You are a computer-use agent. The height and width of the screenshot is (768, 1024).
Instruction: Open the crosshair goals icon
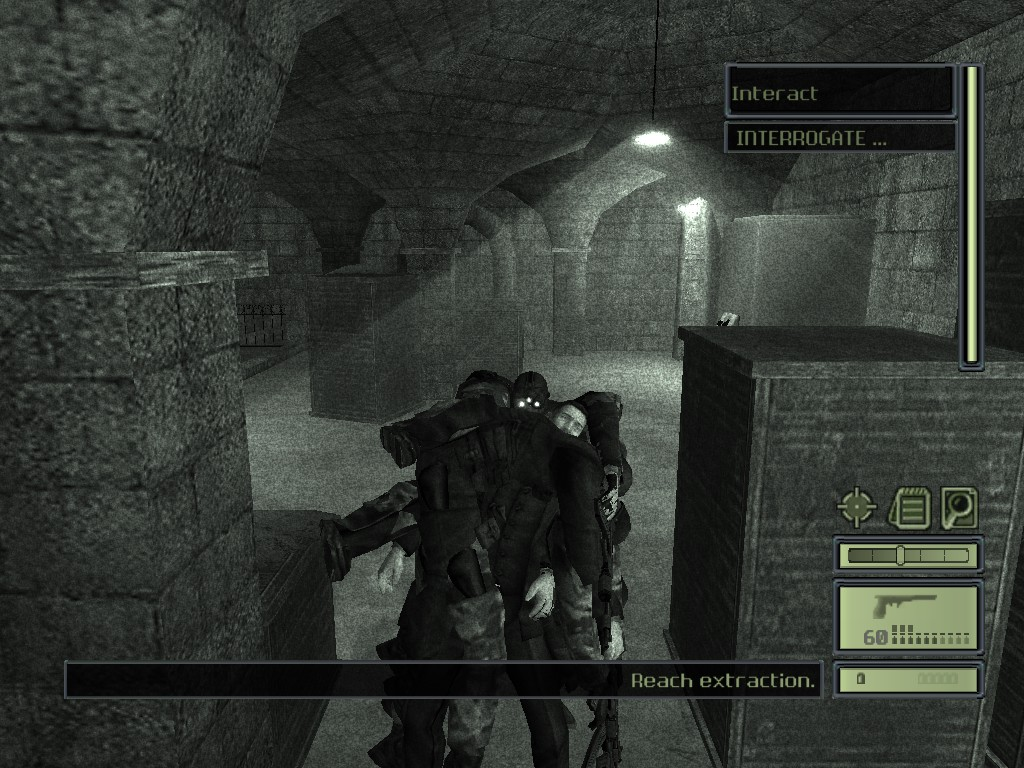[x=856, y=508]
